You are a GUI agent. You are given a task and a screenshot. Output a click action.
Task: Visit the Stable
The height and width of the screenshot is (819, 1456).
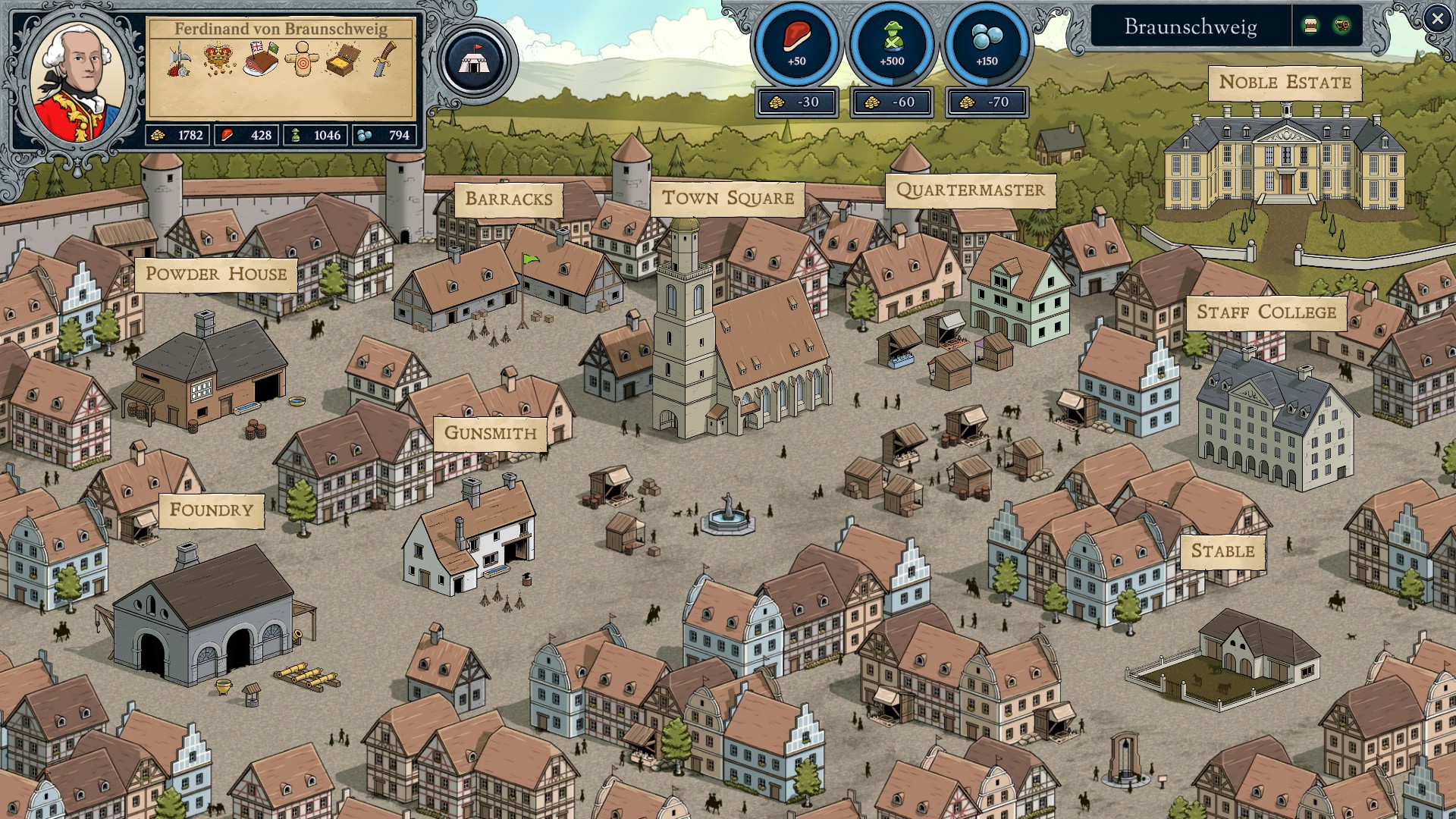(1222, 551)
